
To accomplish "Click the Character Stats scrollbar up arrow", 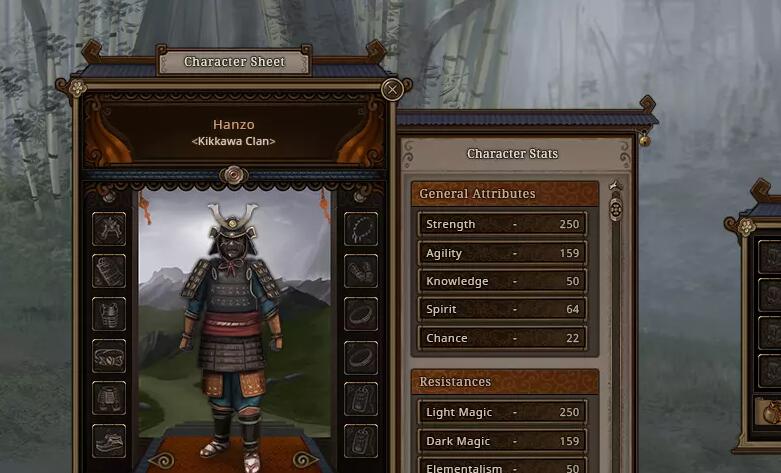I will tap(616, 186).
